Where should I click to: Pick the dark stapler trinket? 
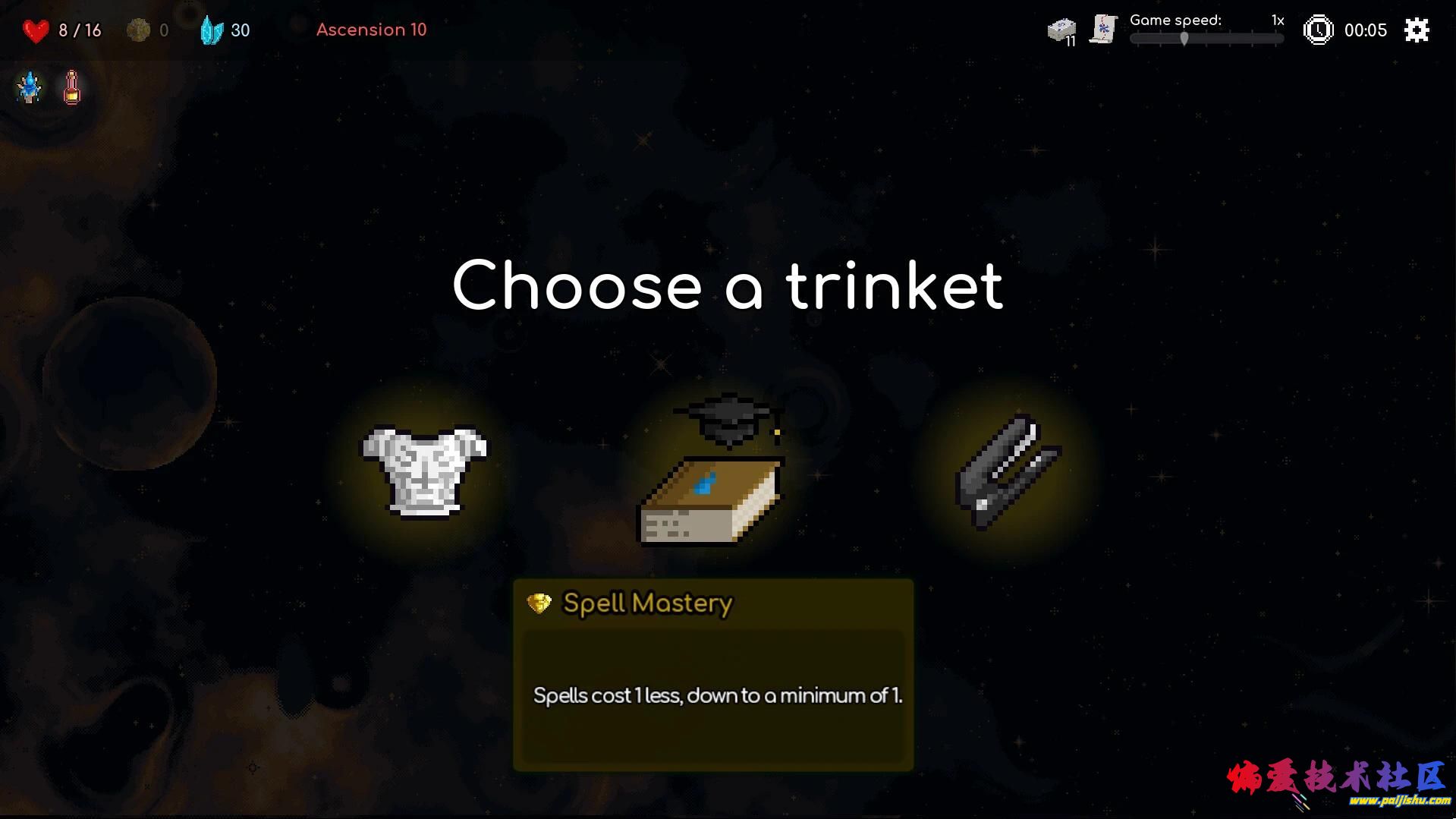(1007, 471)
